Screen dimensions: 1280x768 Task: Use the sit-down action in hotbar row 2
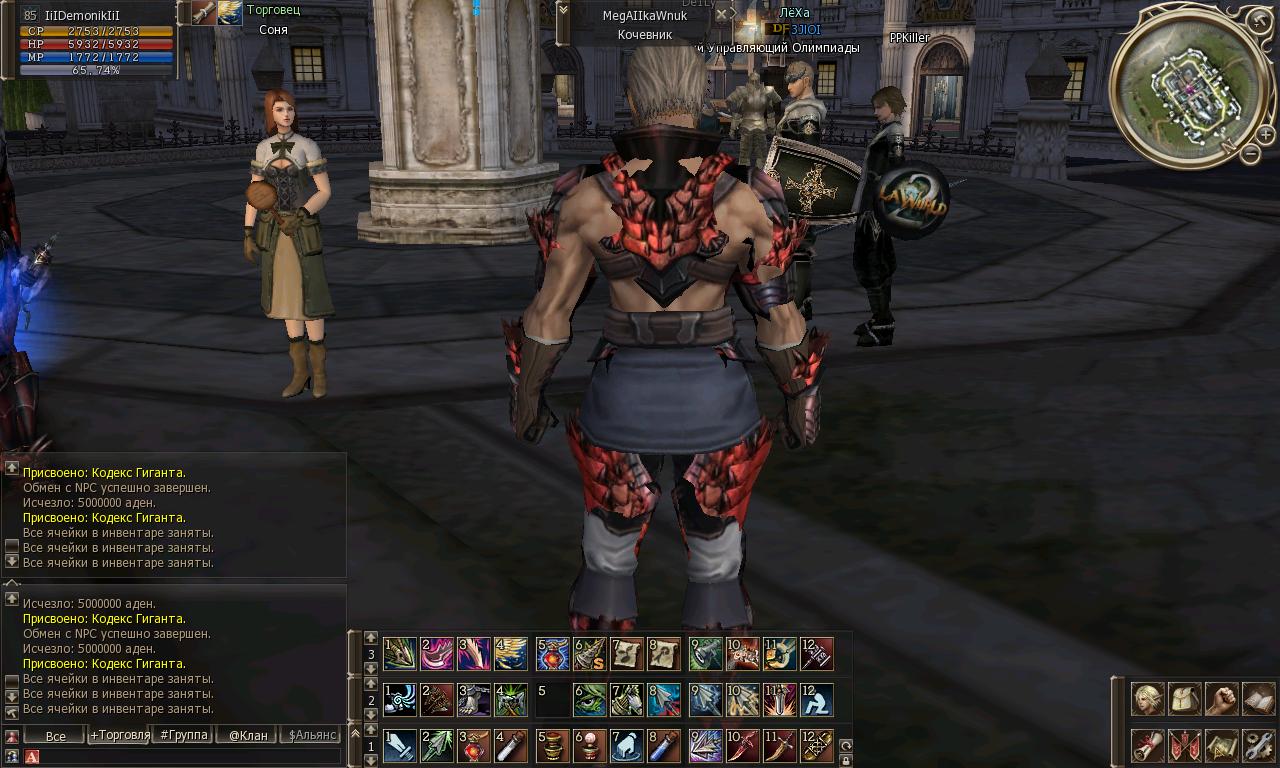816,700
